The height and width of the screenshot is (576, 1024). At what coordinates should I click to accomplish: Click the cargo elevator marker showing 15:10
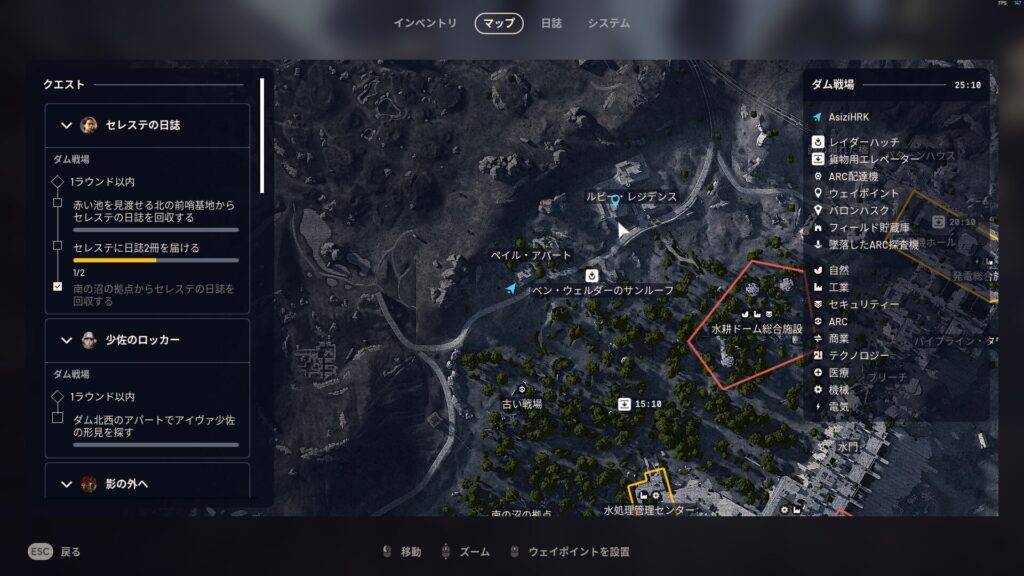coord(625,404)
